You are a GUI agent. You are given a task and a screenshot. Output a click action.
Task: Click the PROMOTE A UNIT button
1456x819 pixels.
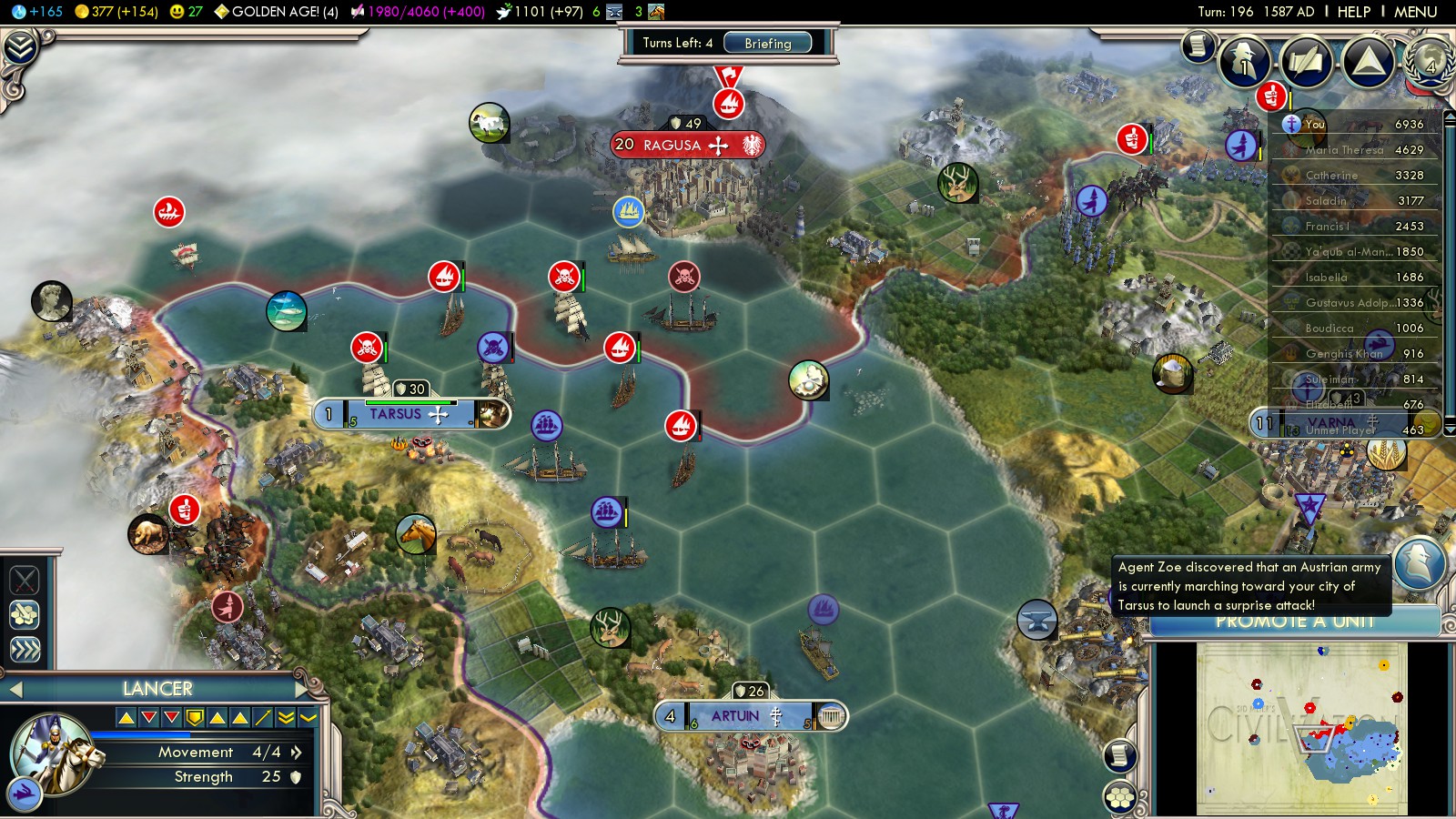pyautogui.click(x=1294, y=622)
